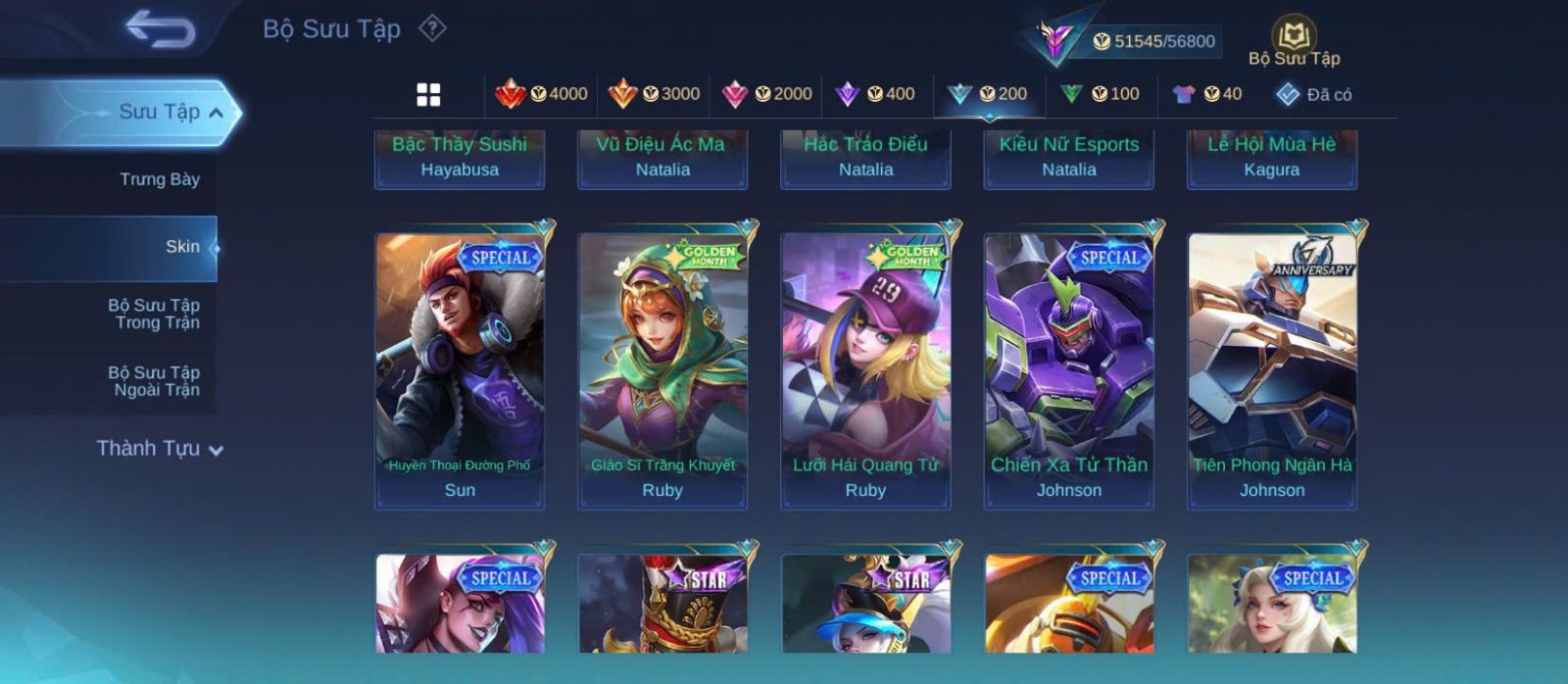Filter skins by the 4000 point tier

[541, 94]
